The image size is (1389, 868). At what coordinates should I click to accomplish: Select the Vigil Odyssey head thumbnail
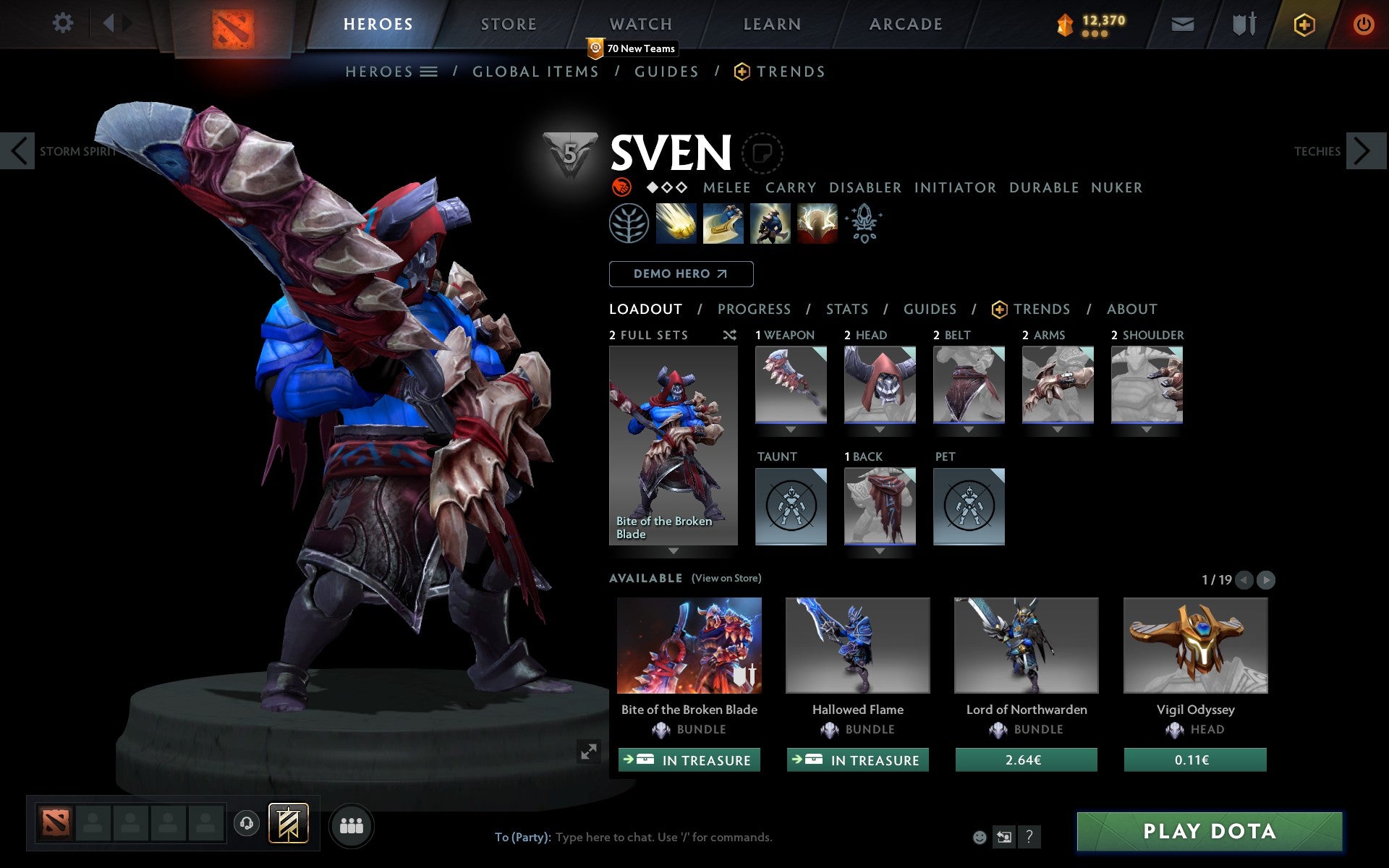coord(1195,645)
